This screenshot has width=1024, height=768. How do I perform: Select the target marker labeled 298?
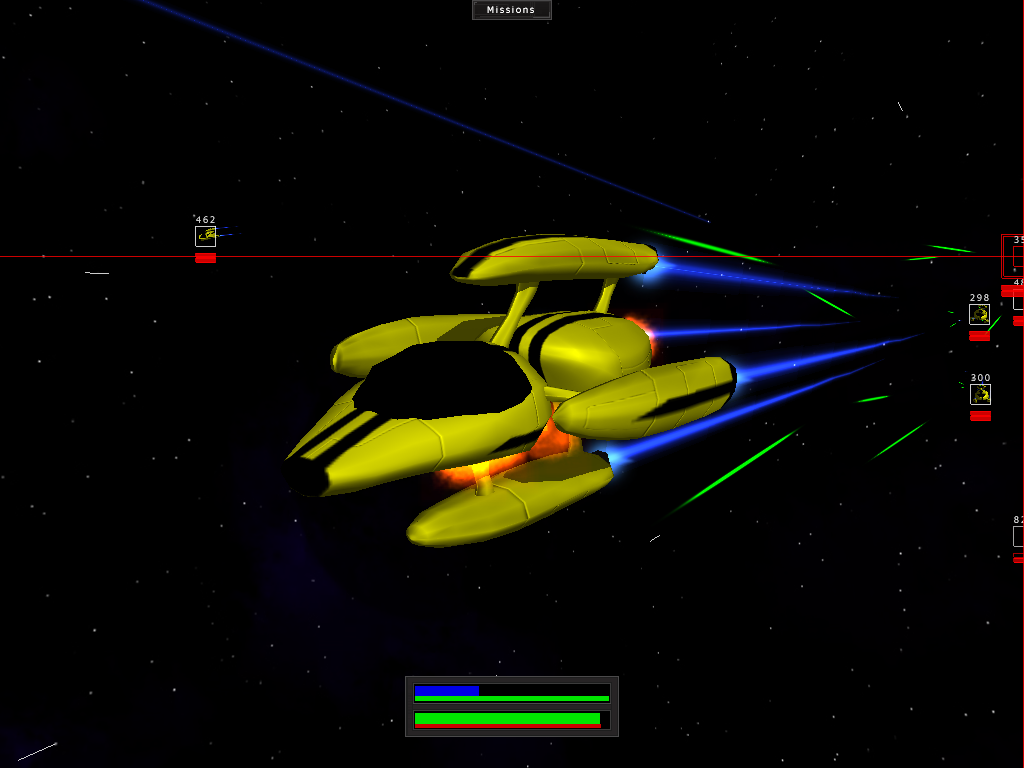[x=979, y=315]
